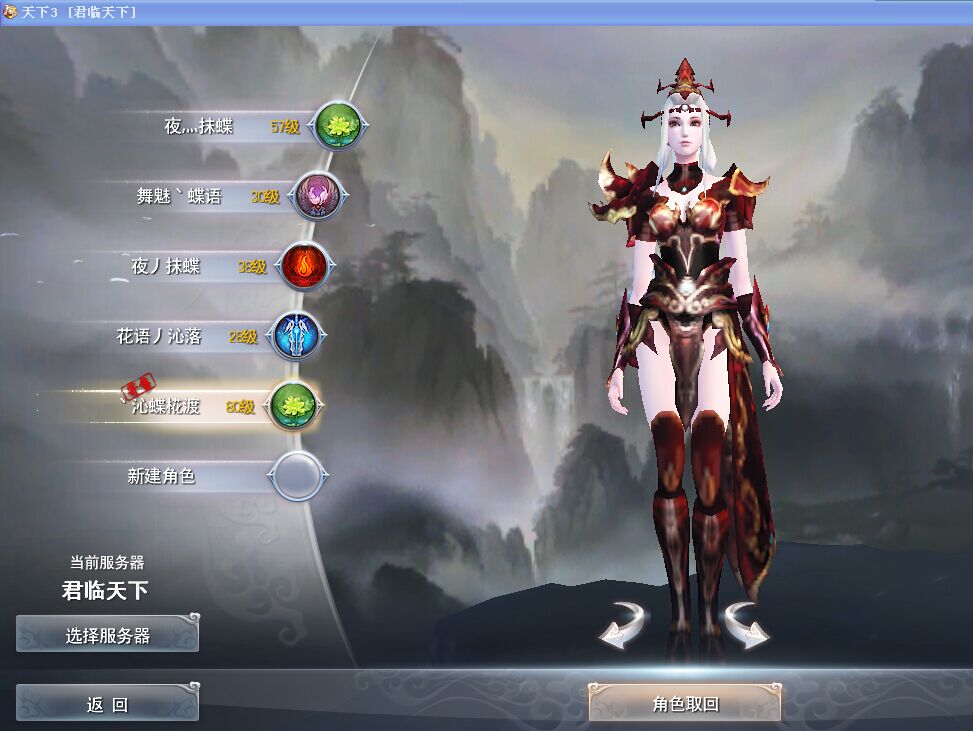The width and height of the screenshot is (973, 731).
Task: Open the 选择服务器 server selection
Action: tap(107, 635)
